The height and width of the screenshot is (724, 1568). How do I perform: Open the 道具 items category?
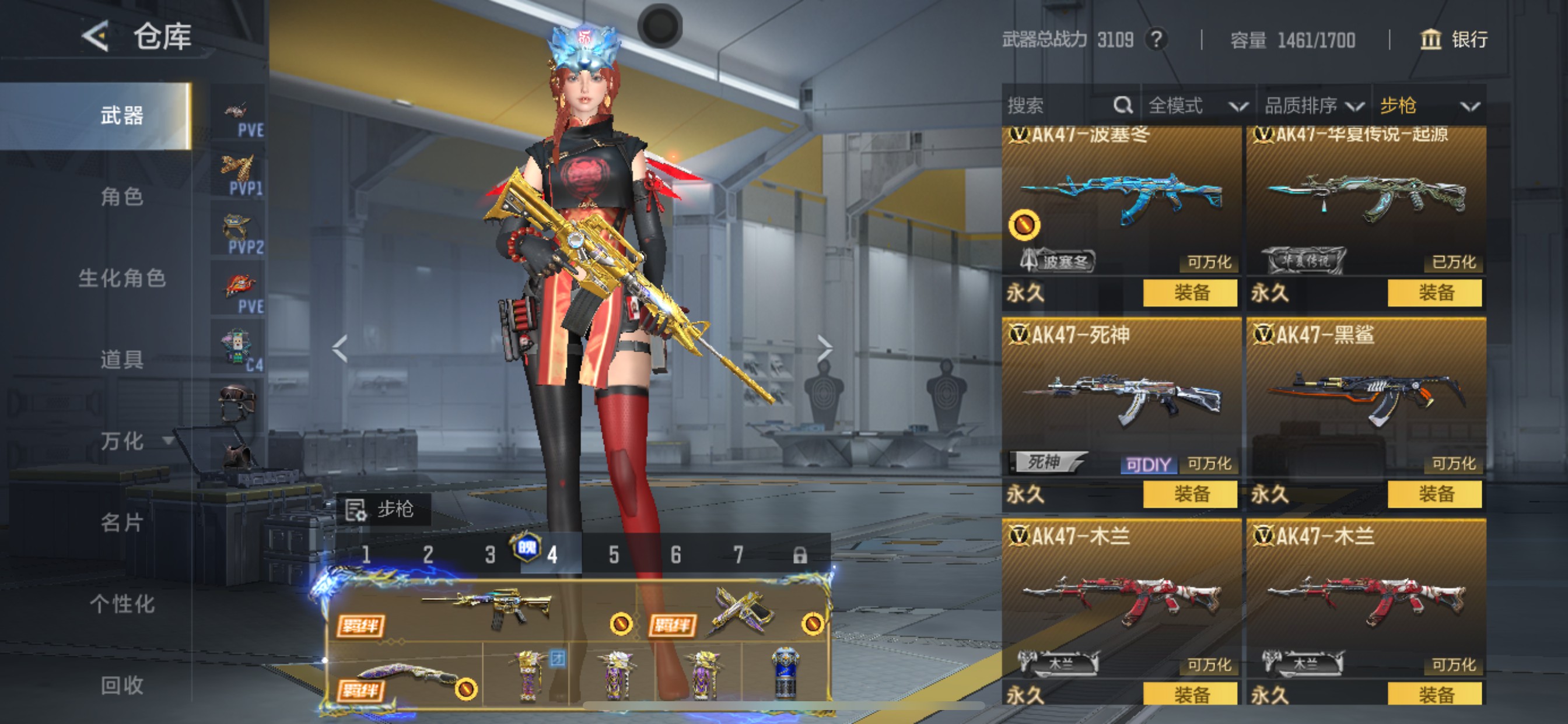[122, 359]
